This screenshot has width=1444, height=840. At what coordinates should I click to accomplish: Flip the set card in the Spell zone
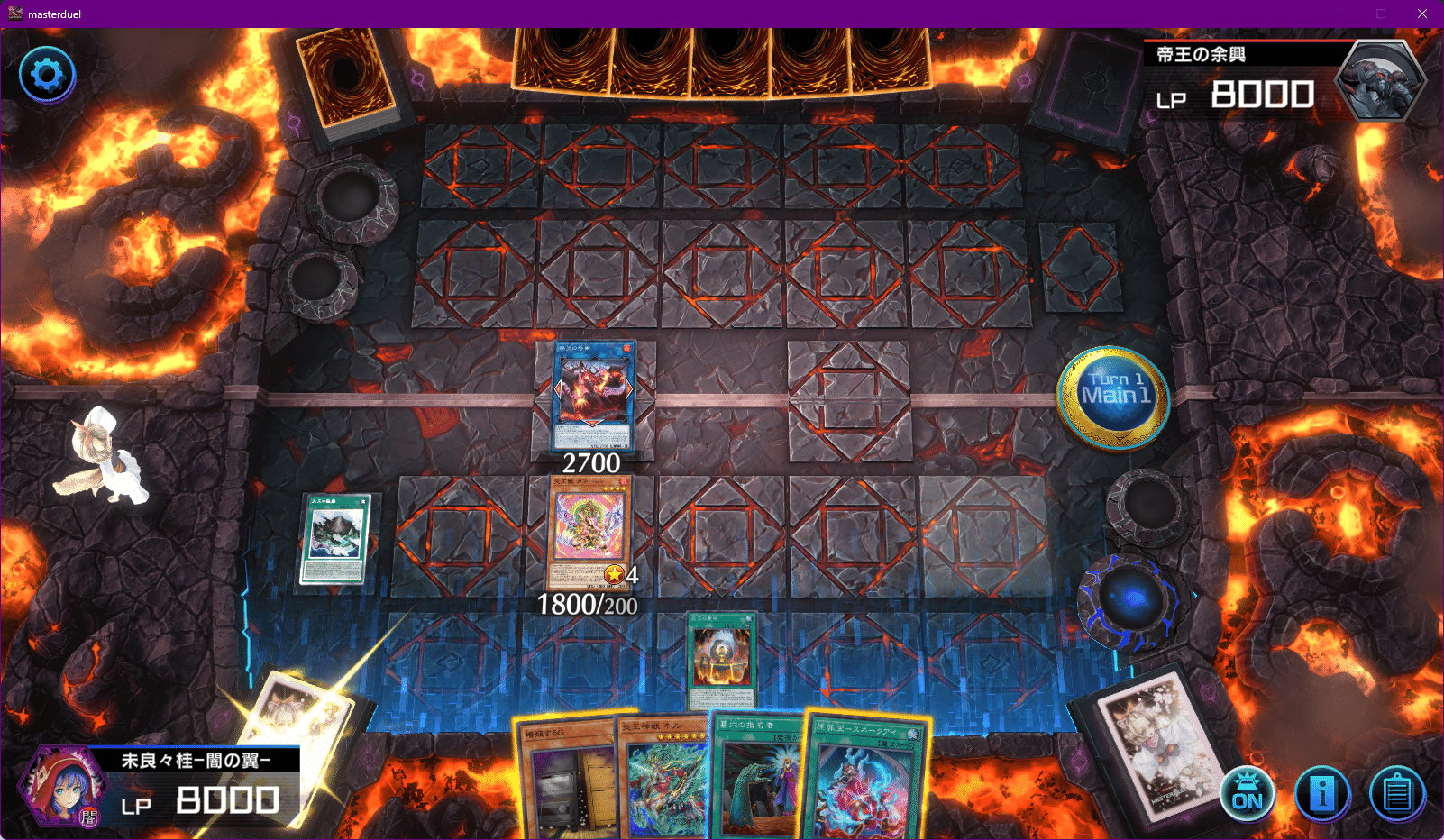tap(721, 658)
